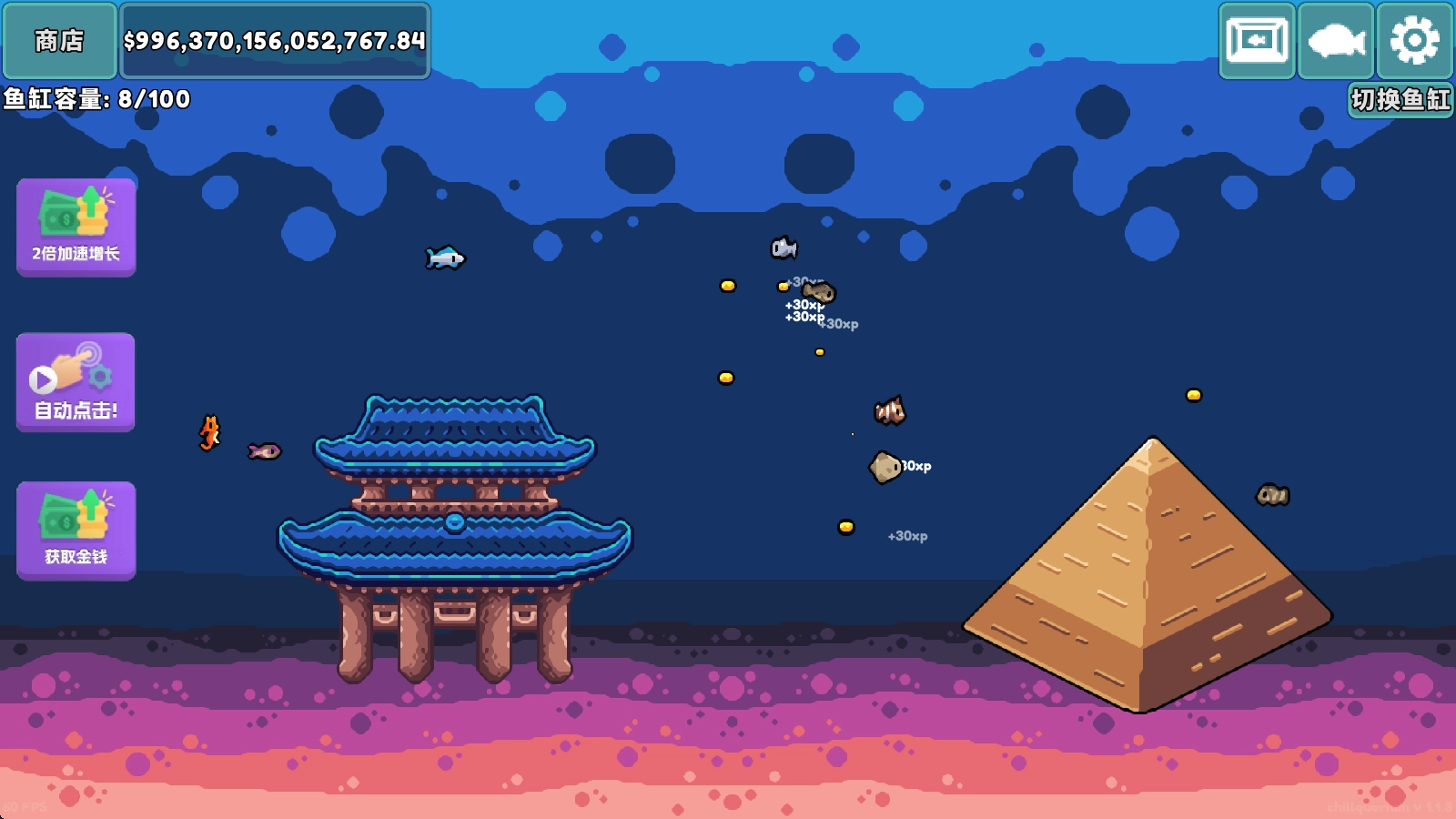Click the floating rock in the center
The height and width of the screenshot is (819, 1456).
pyautogui.click(x=885, y=466)
